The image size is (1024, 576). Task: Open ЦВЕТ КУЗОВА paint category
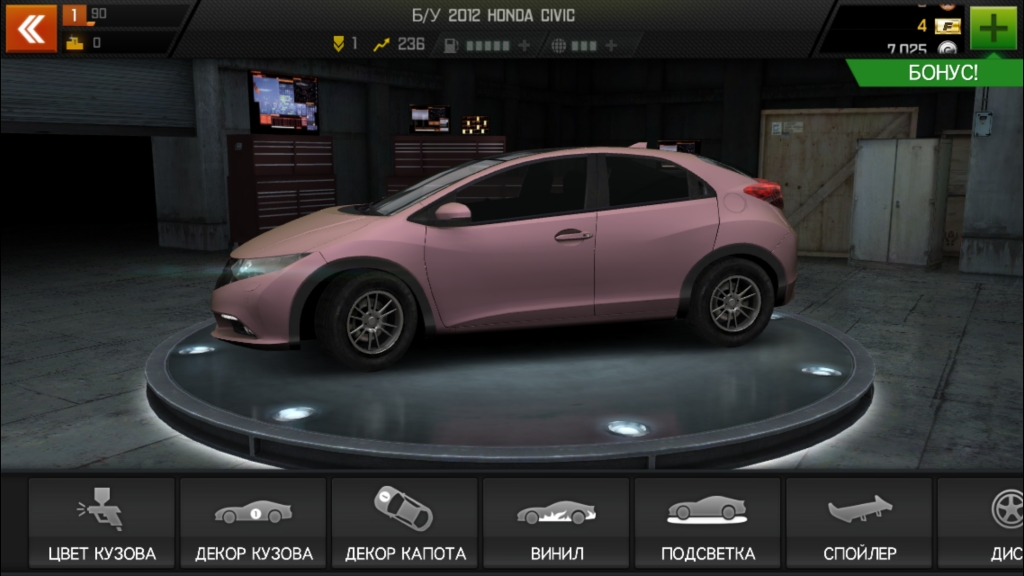click(102, 523)
